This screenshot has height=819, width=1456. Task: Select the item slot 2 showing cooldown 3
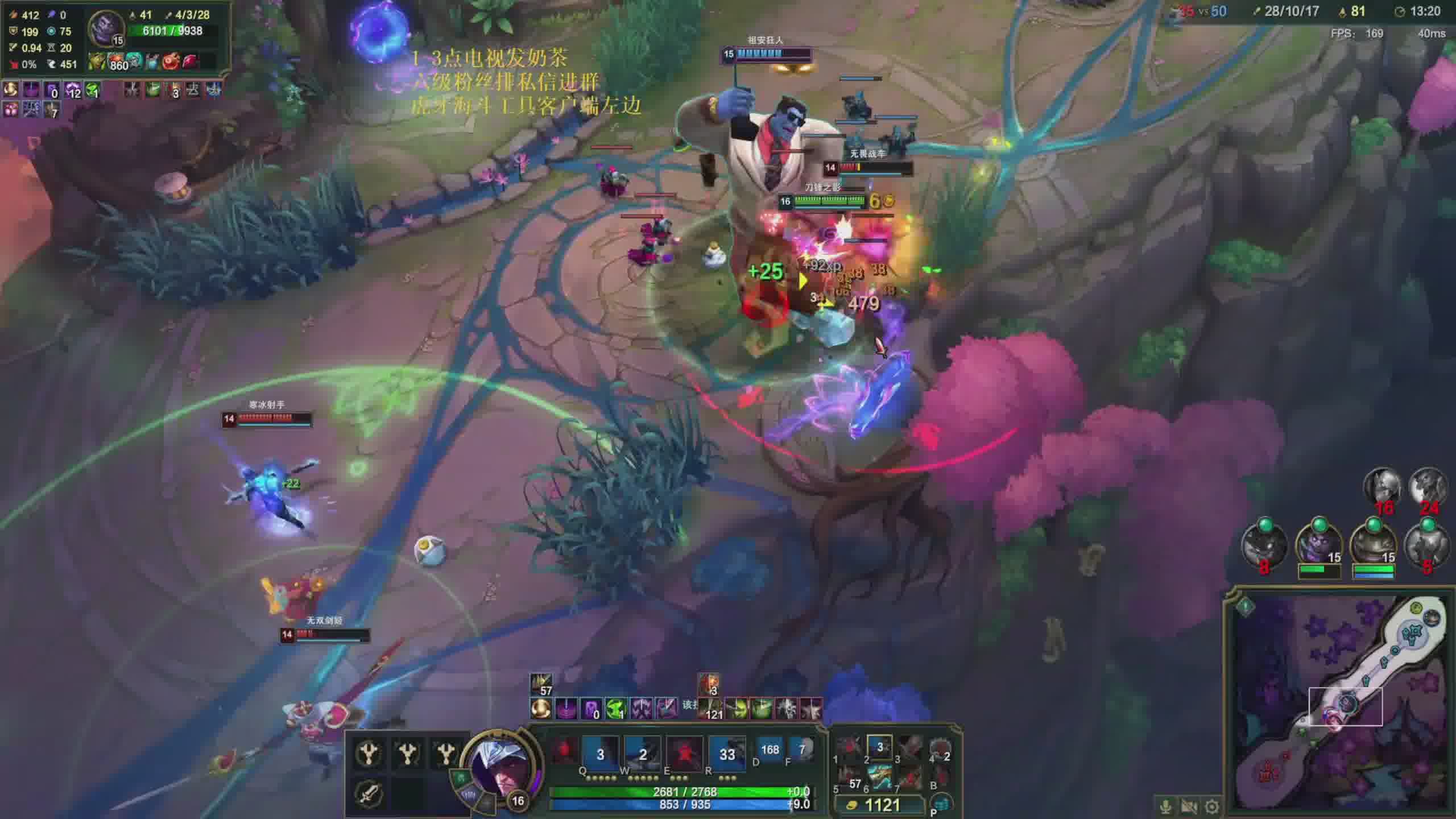coord(880,747)
